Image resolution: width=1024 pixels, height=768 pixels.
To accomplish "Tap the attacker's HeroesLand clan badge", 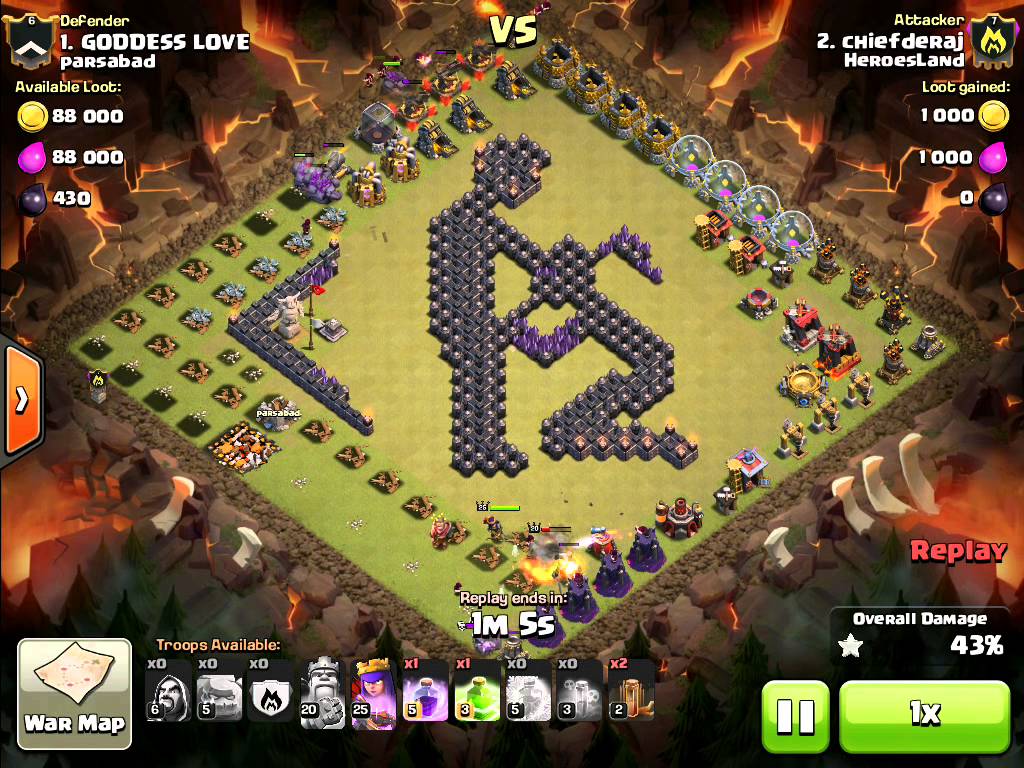I will 993,38.
